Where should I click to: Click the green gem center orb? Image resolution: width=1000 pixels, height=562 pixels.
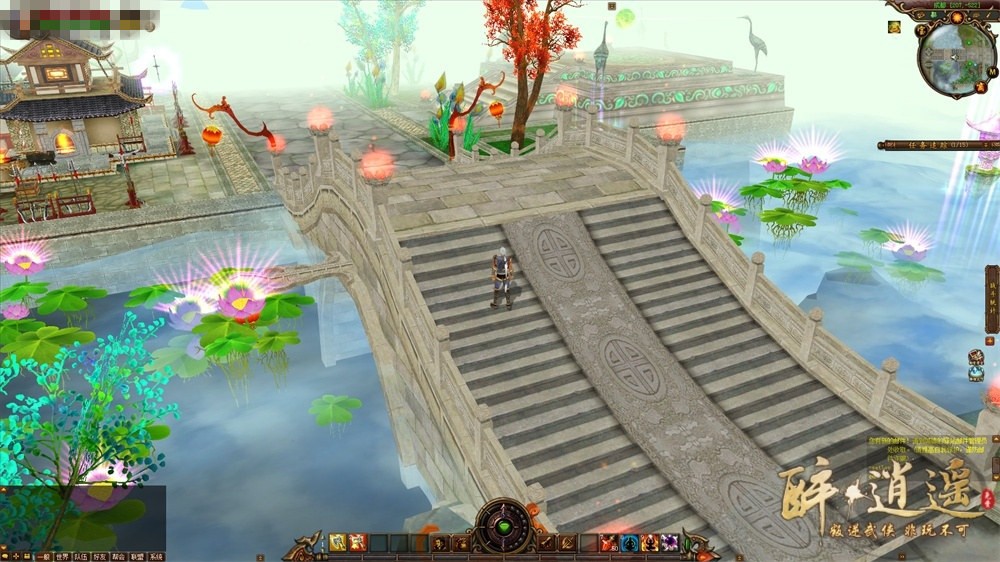(x=502, y=528)
